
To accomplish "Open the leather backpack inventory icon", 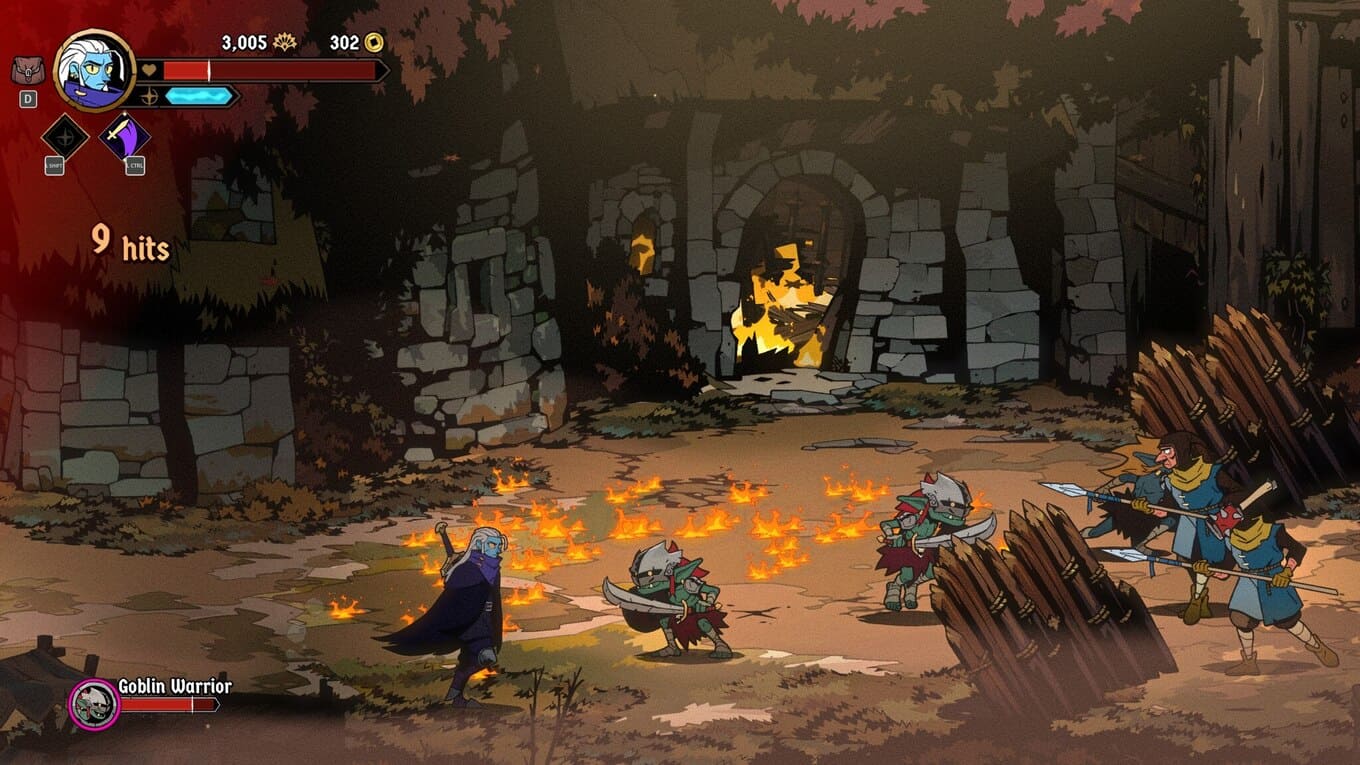I will click(28, 71).
